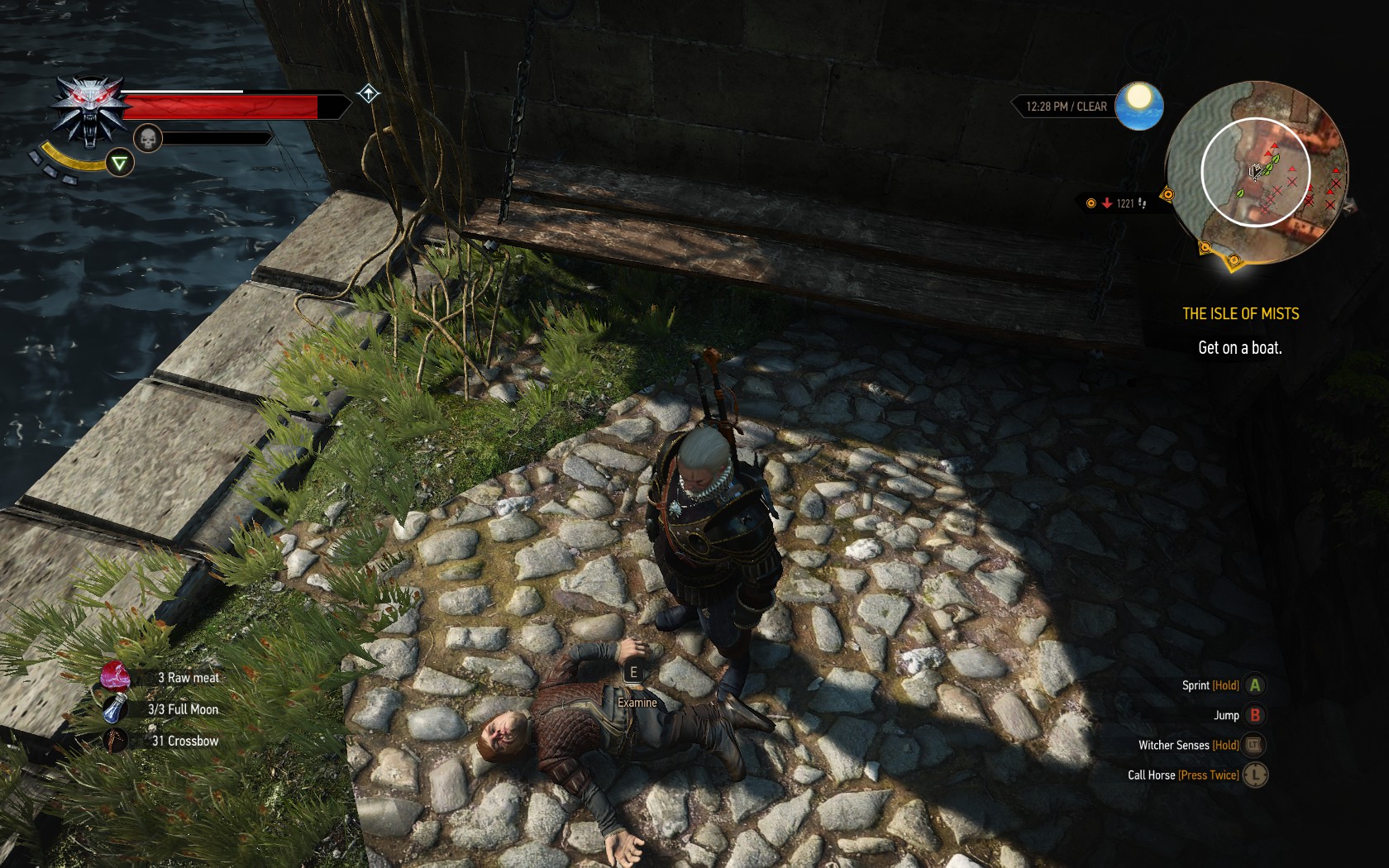Screen dimensions: 1389x868
Task: Select the Full Moon potion slot
Action: coord(115,709)
